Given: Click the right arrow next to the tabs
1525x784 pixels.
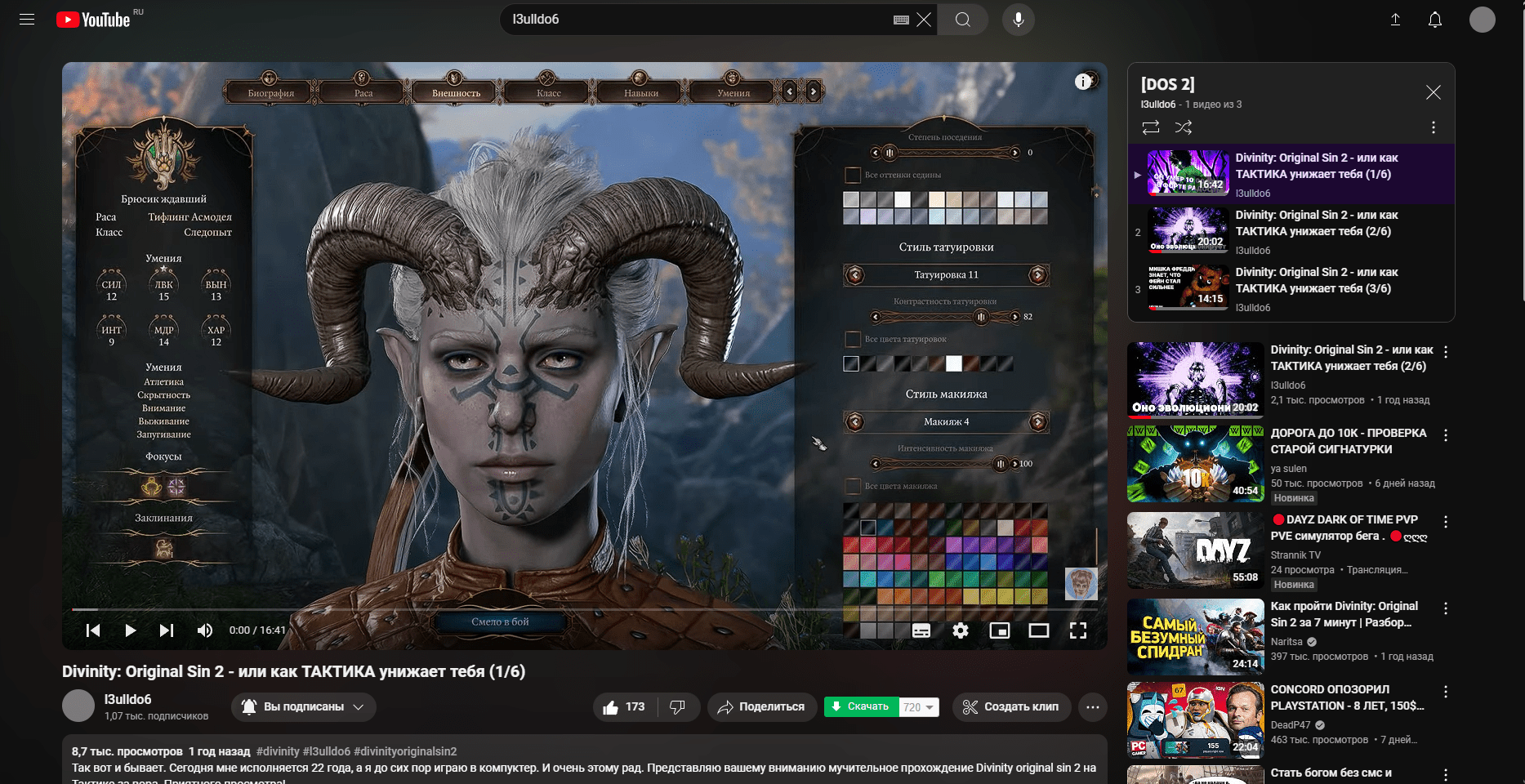Looking at the screenshot, I should pyautogui.click(x=814, y=92).
